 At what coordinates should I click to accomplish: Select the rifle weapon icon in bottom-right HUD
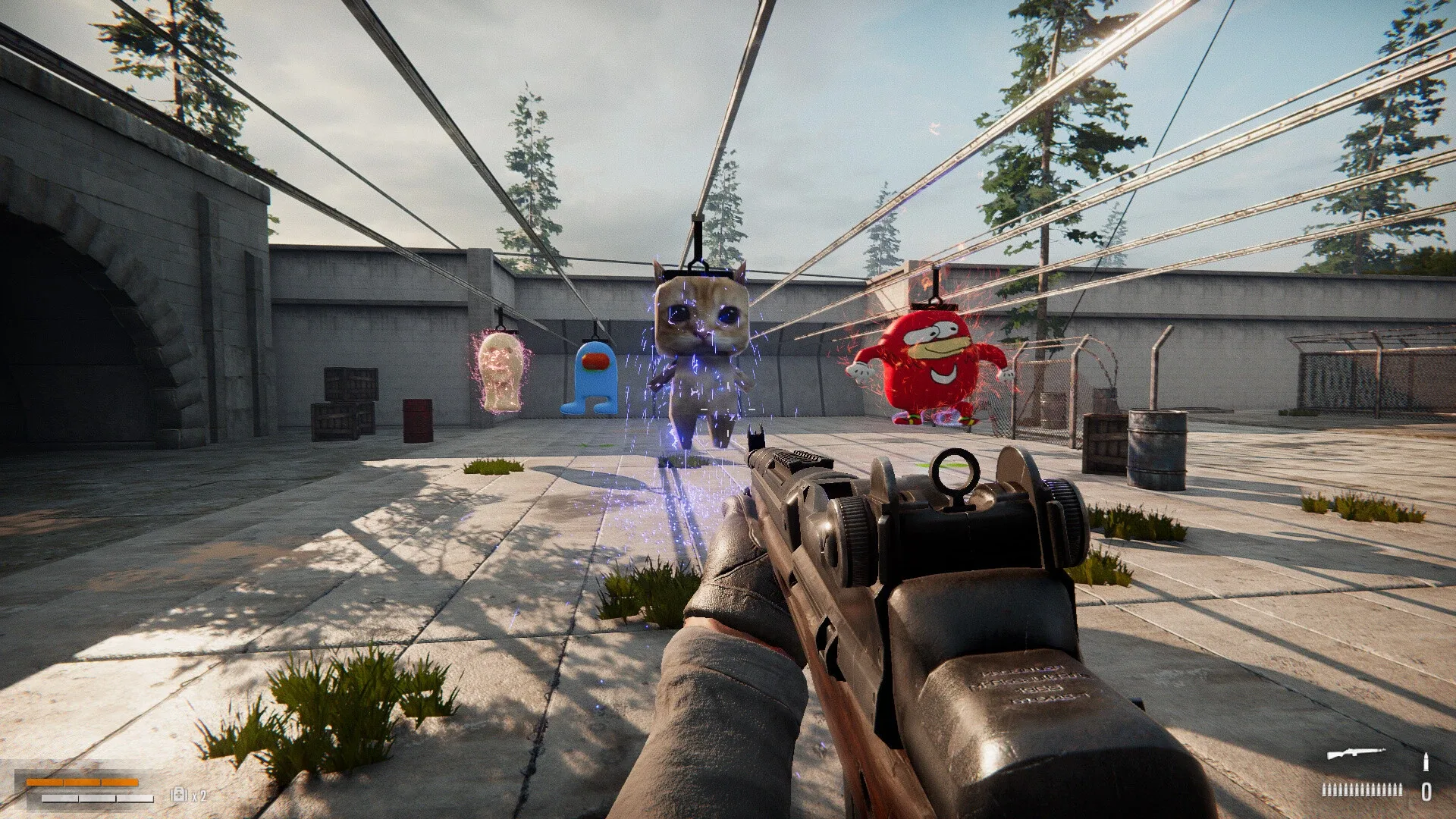(1356, 753)
